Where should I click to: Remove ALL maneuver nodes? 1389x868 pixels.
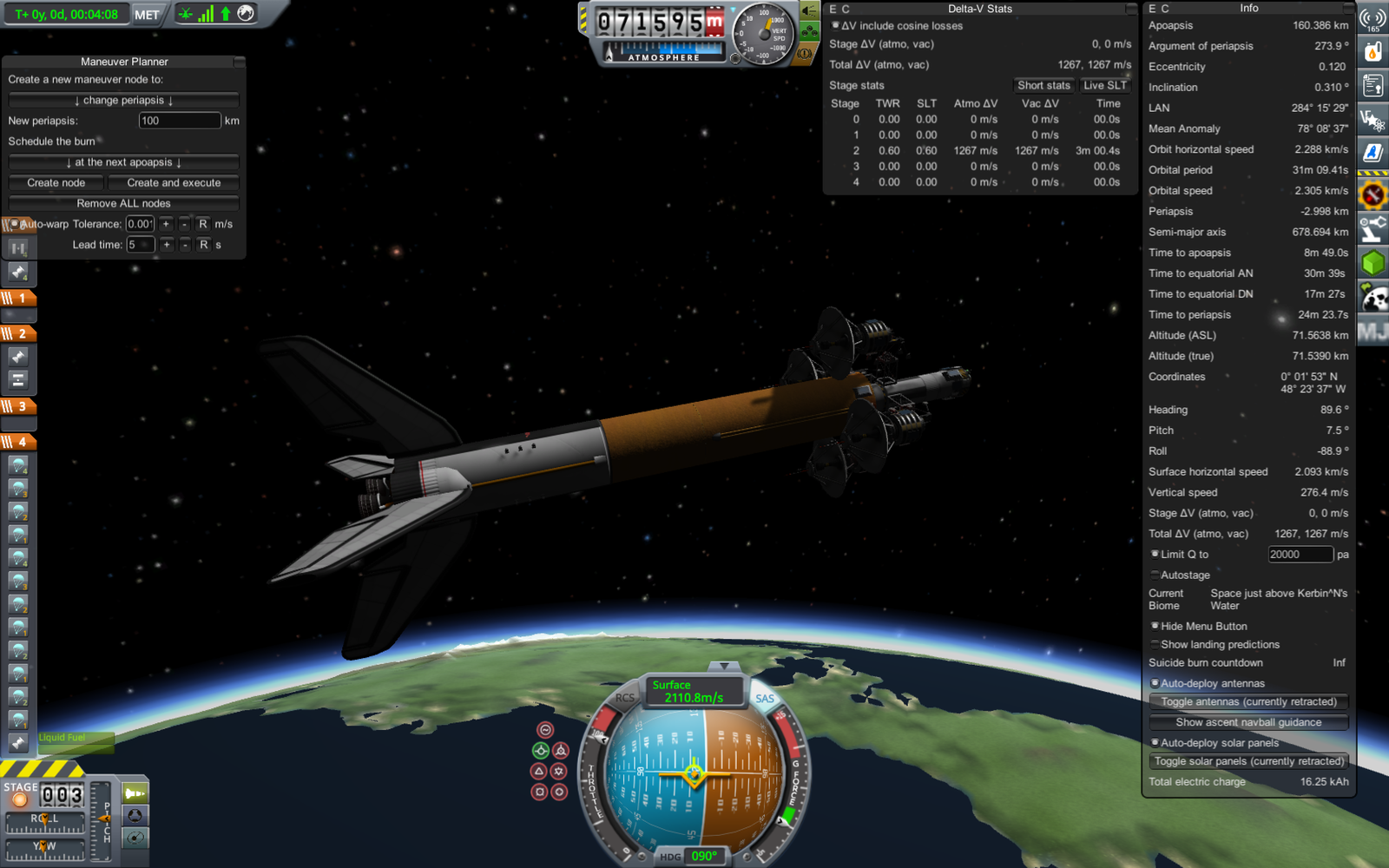pos(123,203)
